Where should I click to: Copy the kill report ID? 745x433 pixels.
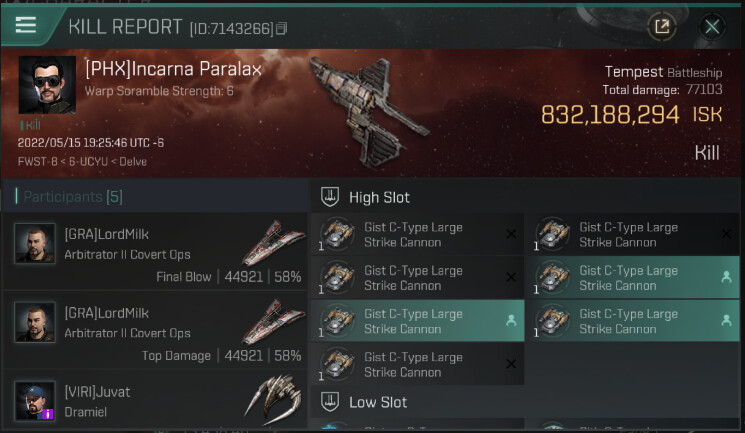[x=282, y=29]
